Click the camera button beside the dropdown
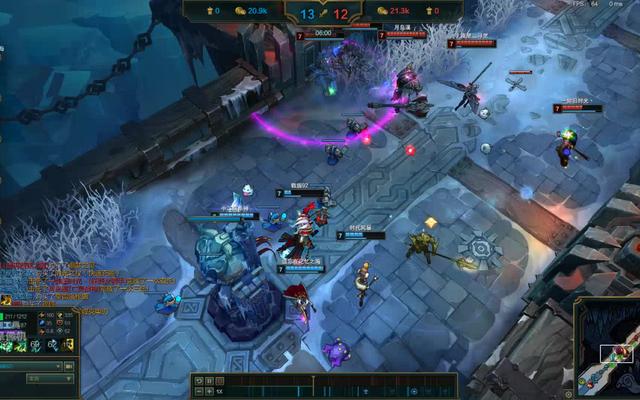Image resolution: width=640 pixels, height=400 pixels. click(x=68, y=366)
